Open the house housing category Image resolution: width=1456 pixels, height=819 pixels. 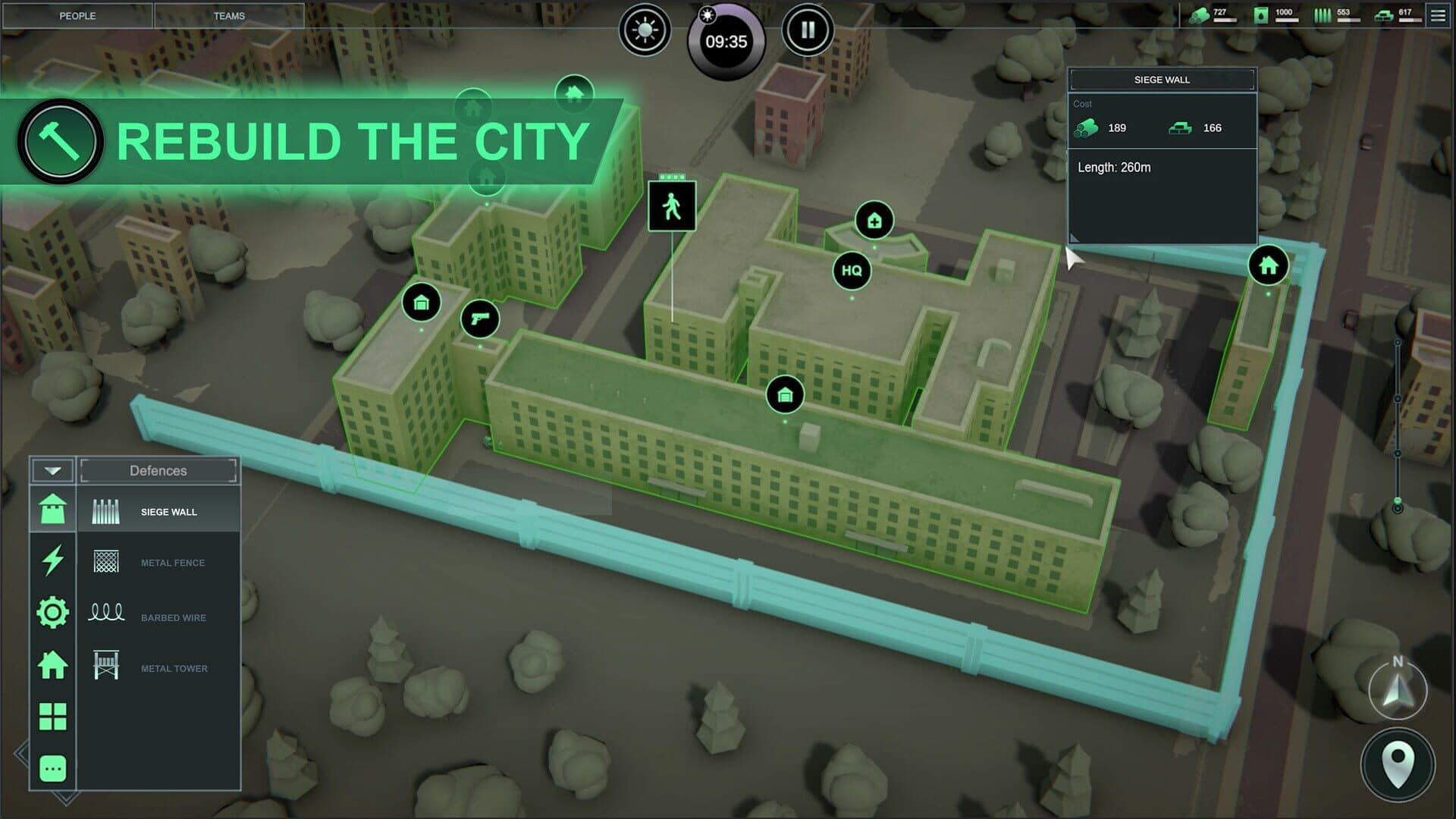coord(52,665)
